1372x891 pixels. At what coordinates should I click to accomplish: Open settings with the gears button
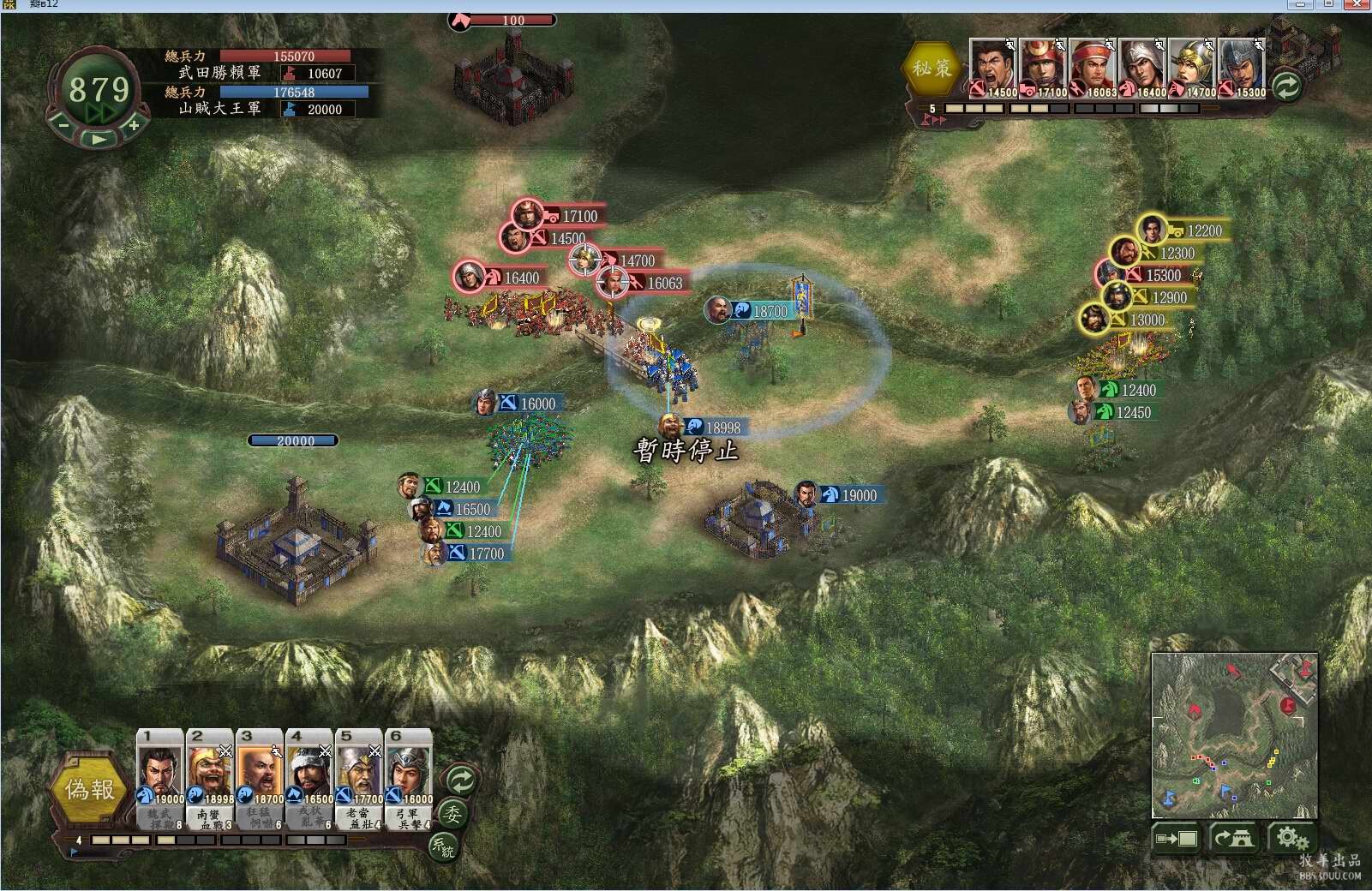coord(1290,838)
